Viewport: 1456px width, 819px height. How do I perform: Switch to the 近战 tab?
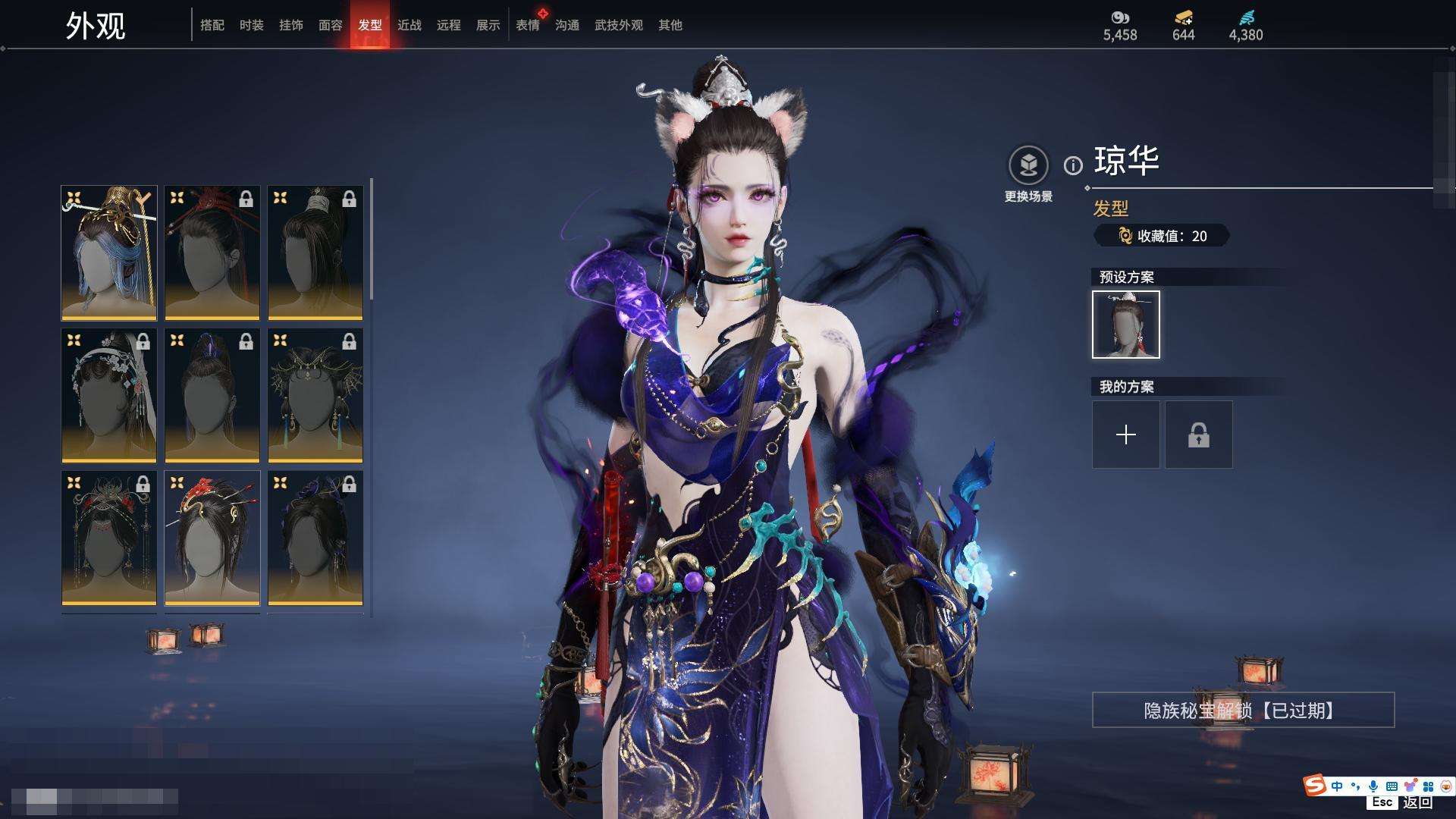coord(409,25)
